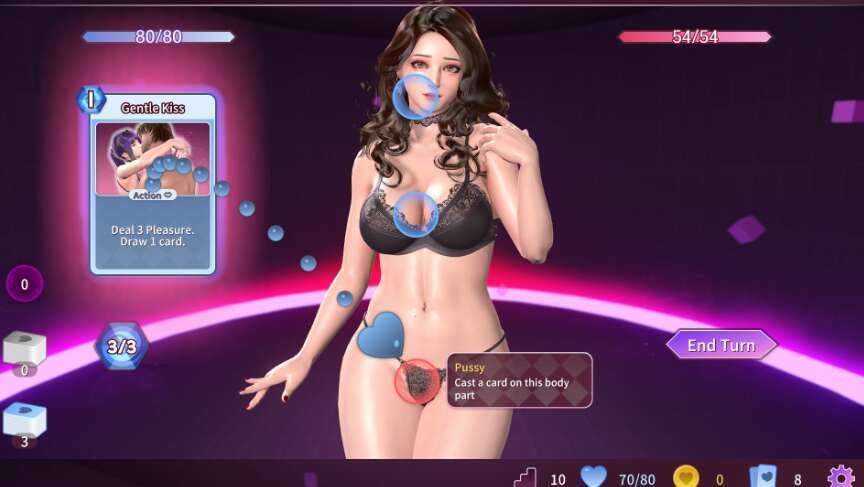Open the deck card list icon
The image size is (864, 487).
tap(762, 478)
